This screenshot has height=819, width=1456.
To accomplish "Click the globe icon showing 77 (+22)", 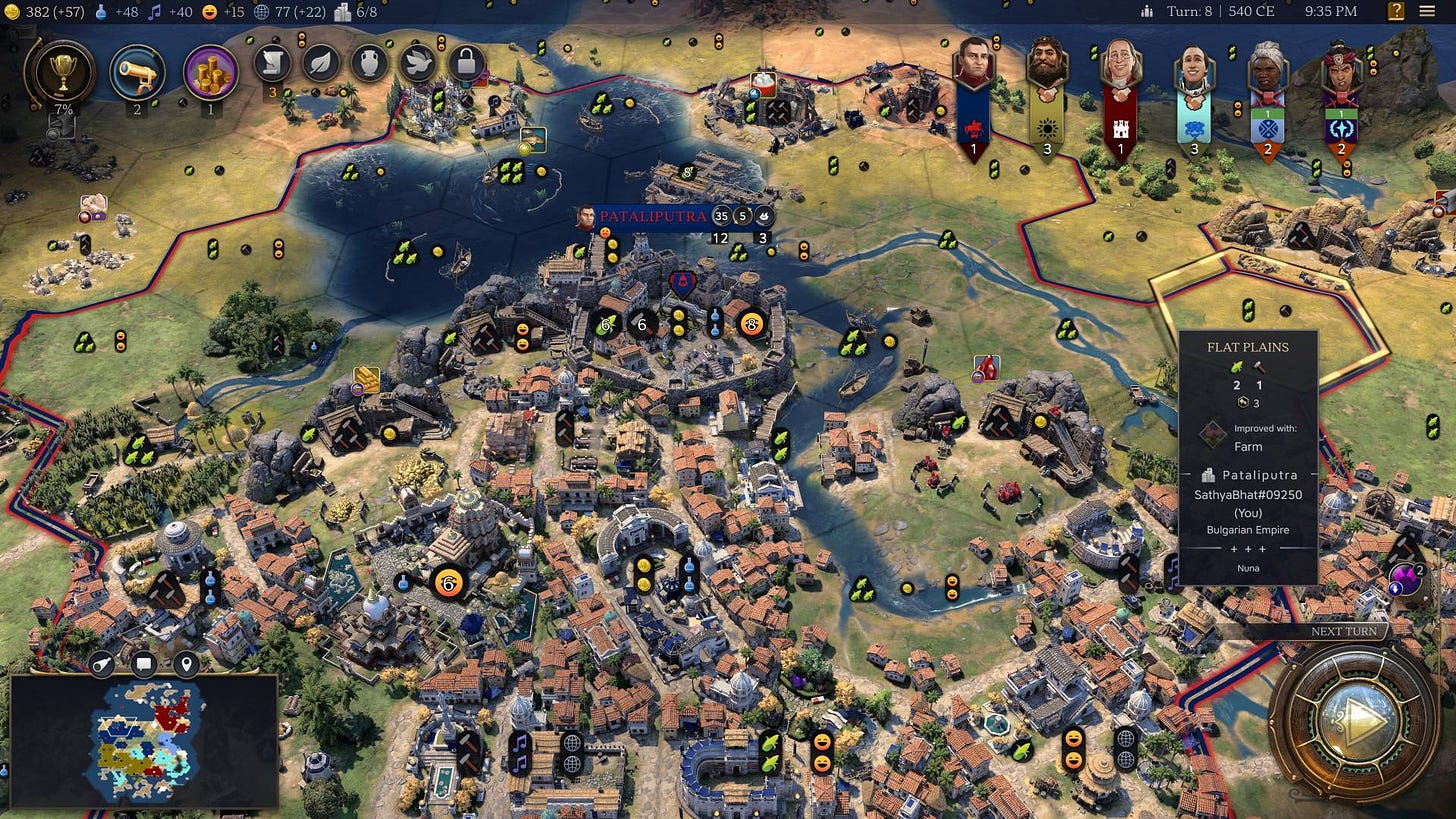I will point(259,13).
